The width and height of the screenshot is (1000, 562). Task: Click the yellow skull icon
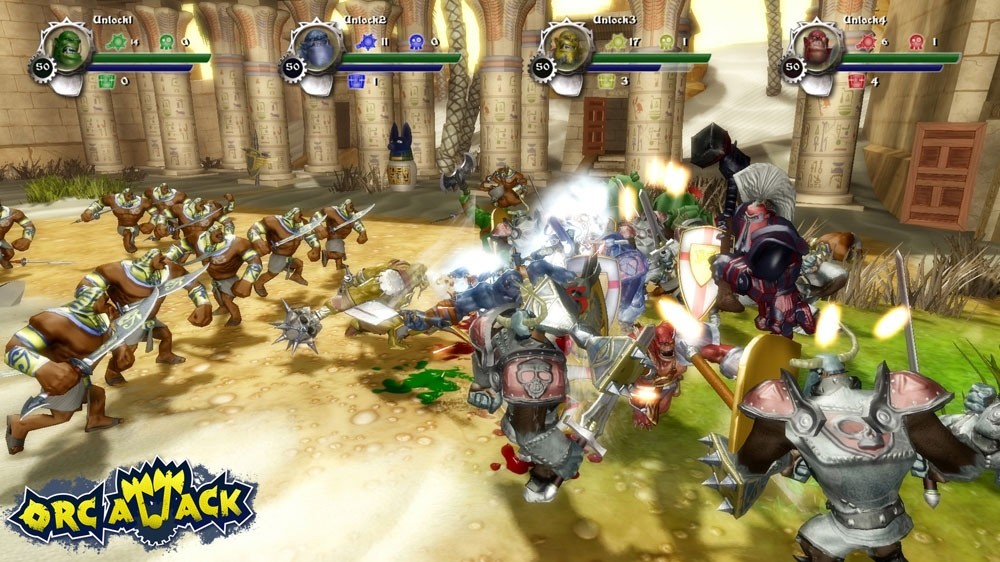pos(667,42)
